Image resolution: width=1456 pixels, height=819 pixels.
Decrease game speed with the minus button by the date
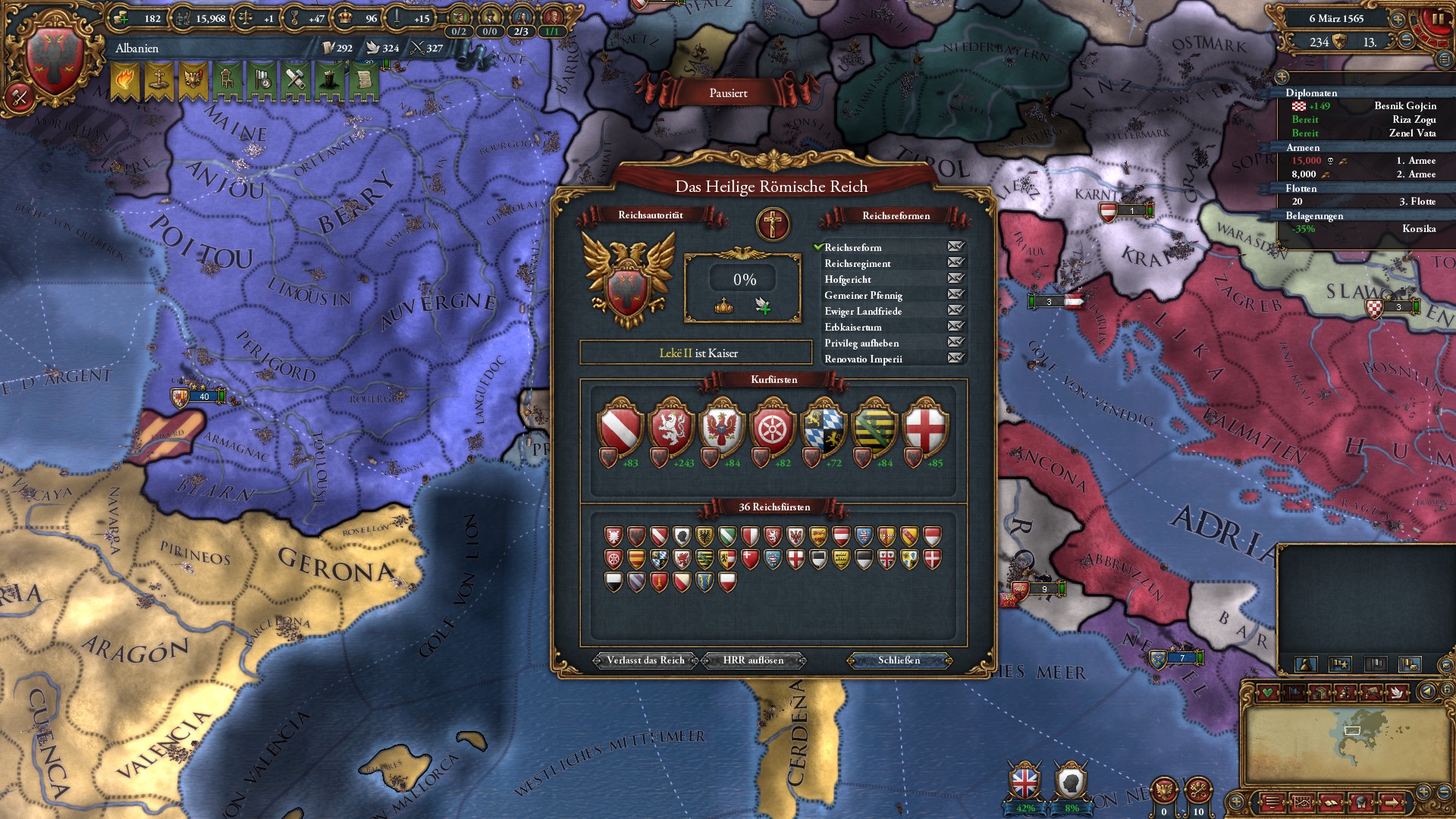(x=1405, y=41)
